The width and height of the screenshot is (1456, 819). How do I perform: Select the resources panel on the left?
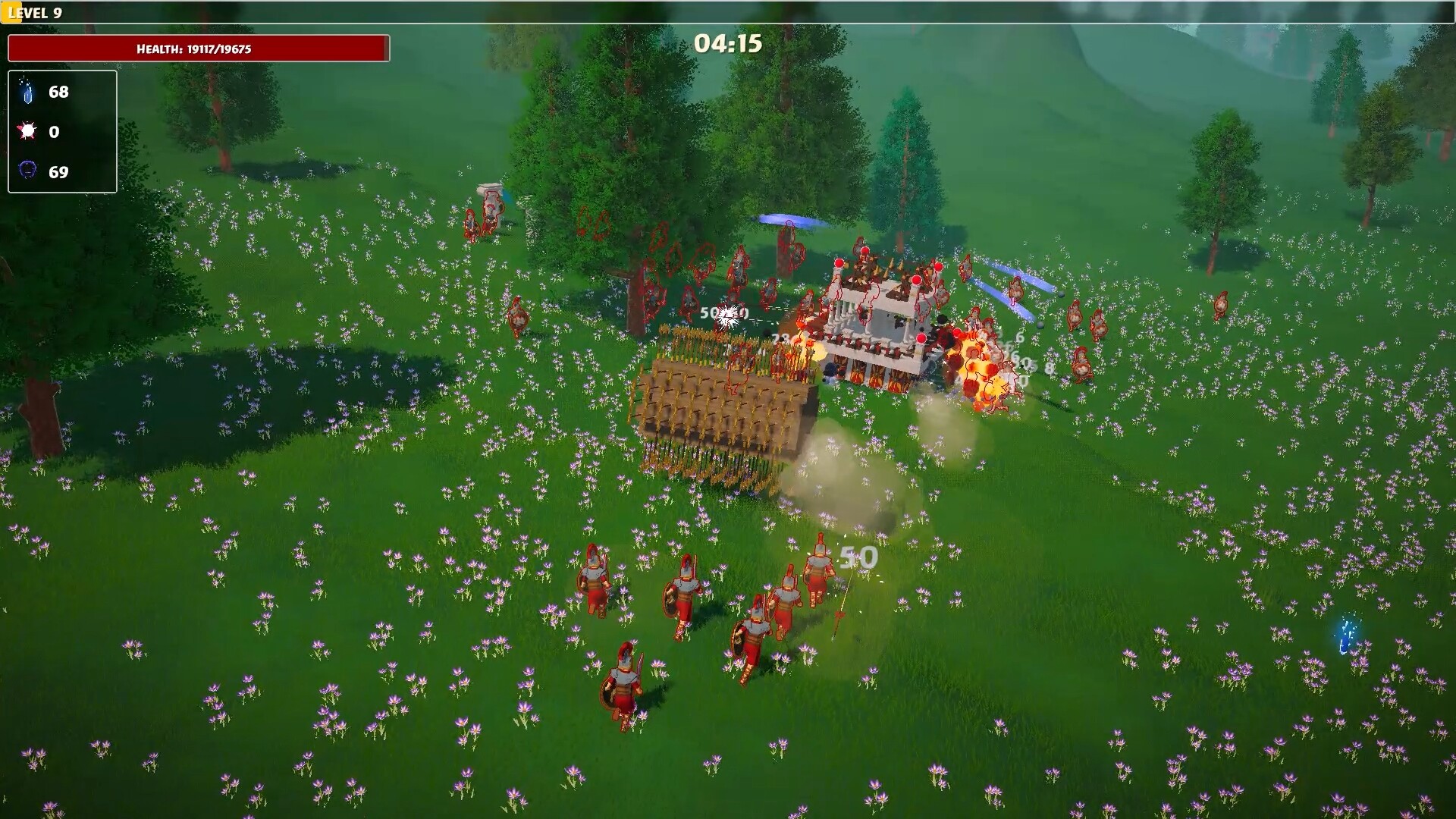pos(62,132)
